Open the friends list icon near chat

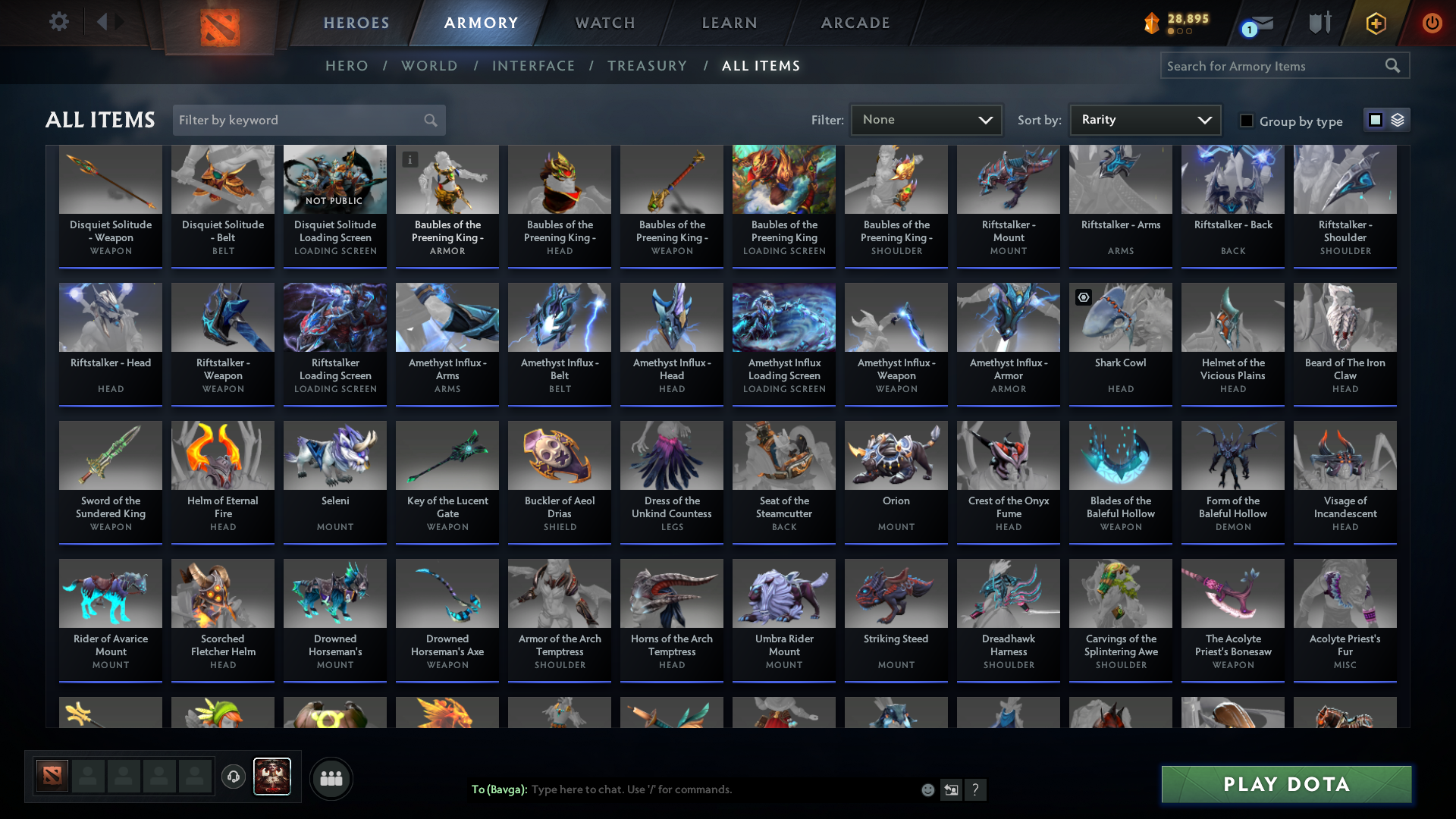pyautogui.click(x=331, y=777)
